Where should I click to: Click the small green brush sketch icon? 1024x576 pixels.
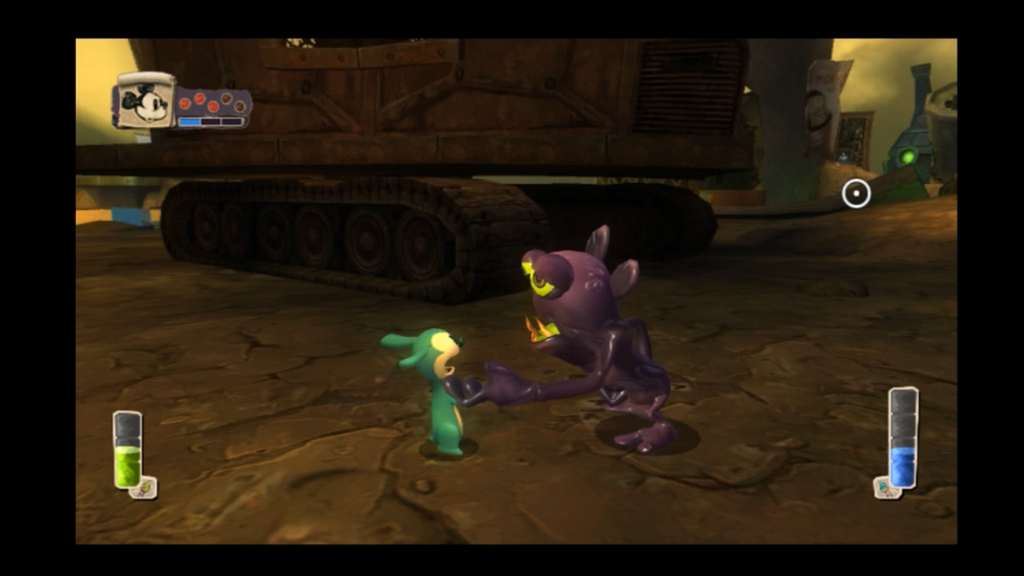146,488
